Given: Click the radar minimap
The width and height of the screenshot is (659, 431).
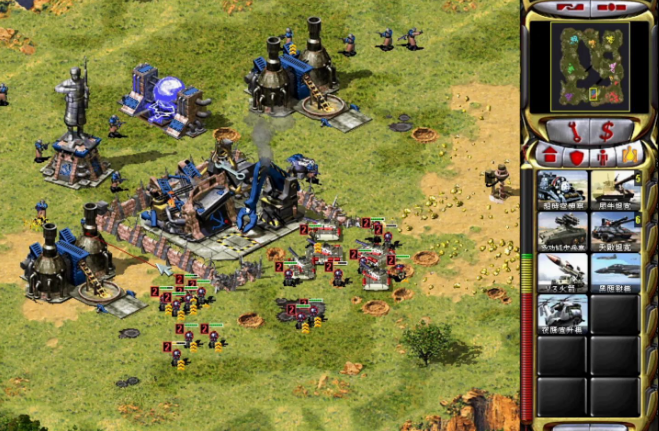Looking at the screenshot, I should point(589,68).
